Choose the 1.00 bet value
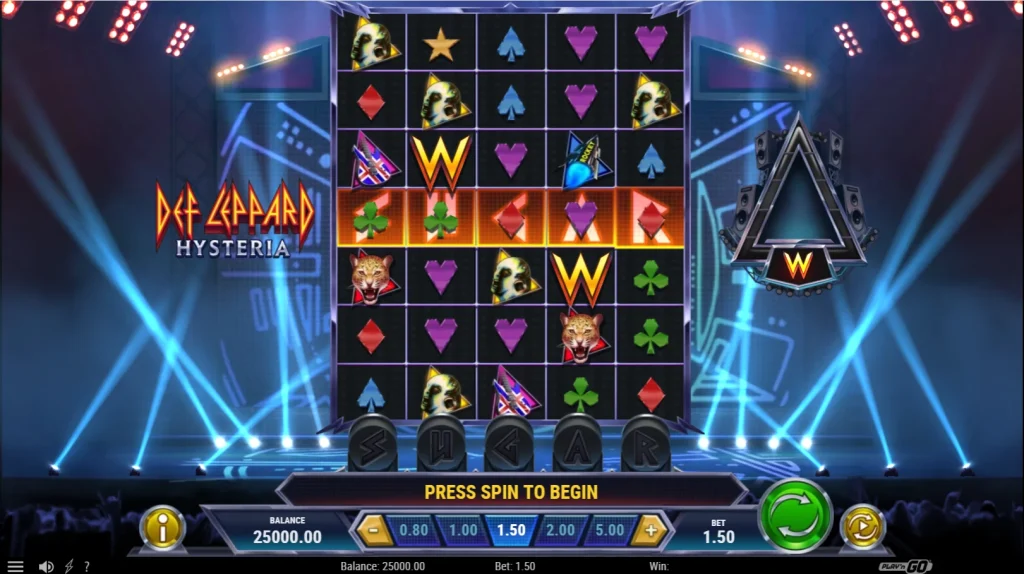 (x=462, y=530)
